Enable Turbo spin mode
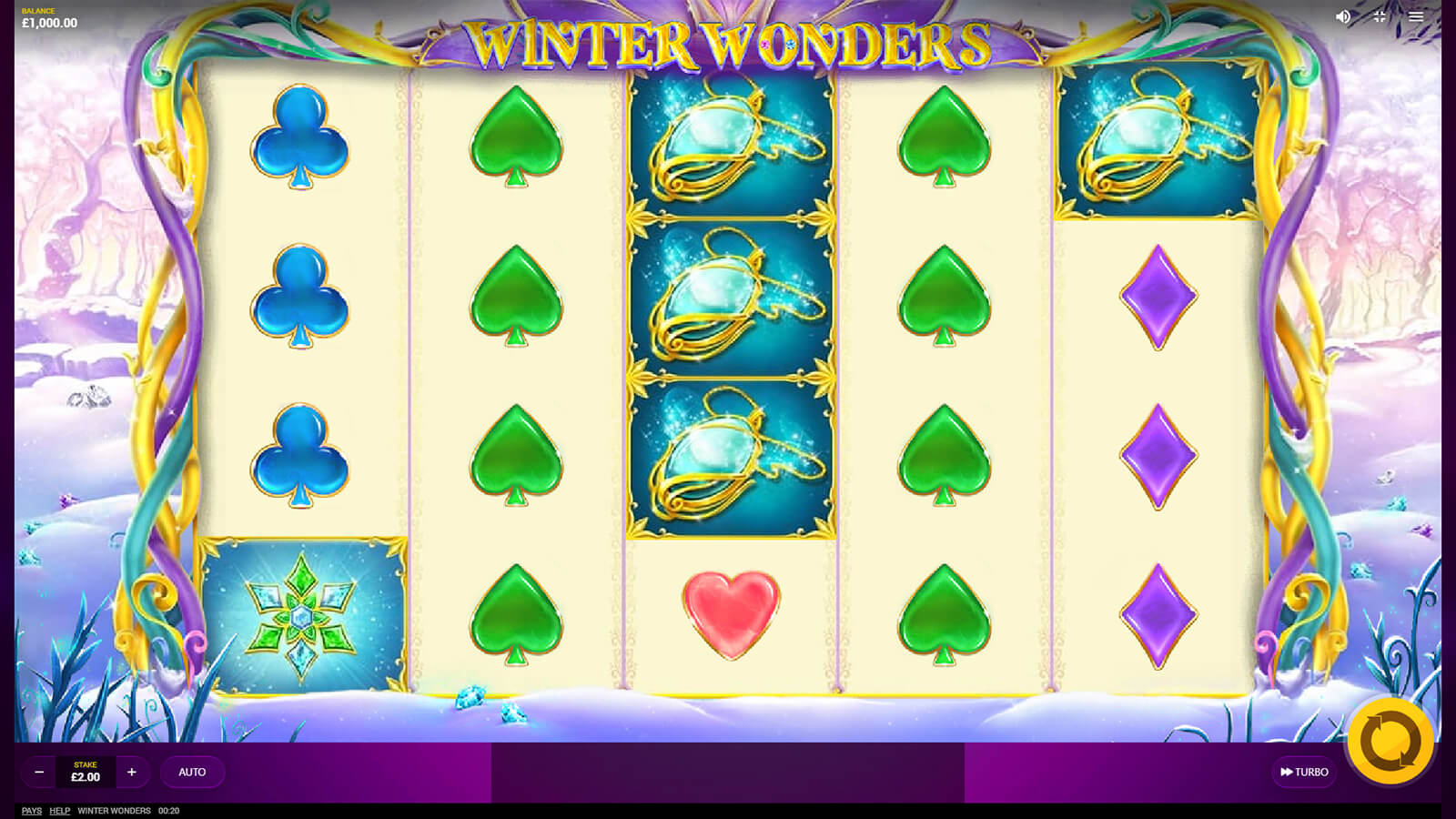Screen dimensions: 1456x819 (x=1304, y=772)
